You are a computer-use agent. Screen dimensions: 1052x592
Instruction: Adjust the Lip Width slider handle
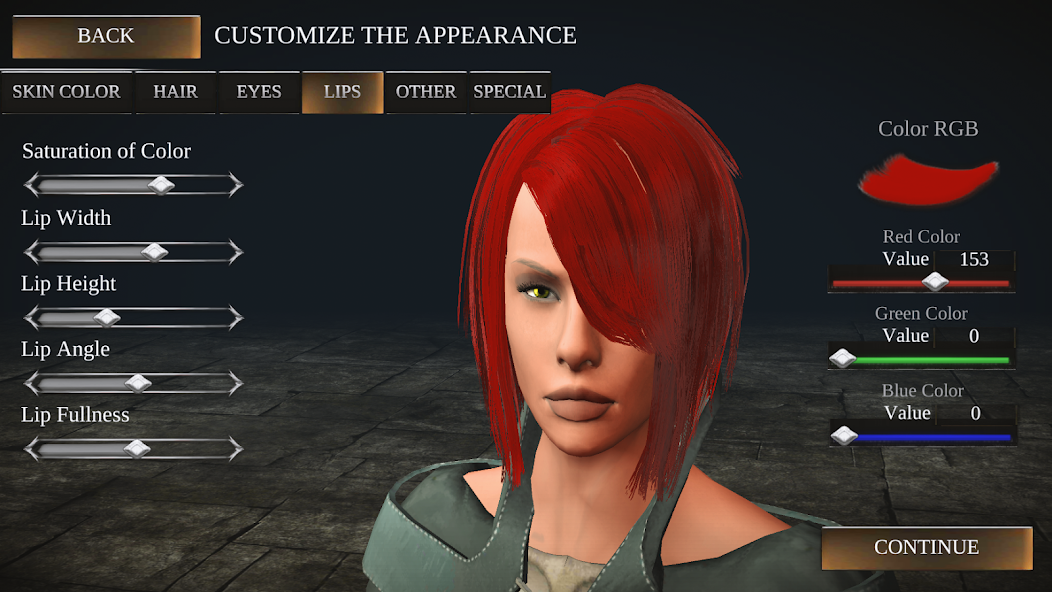point(155,252)
